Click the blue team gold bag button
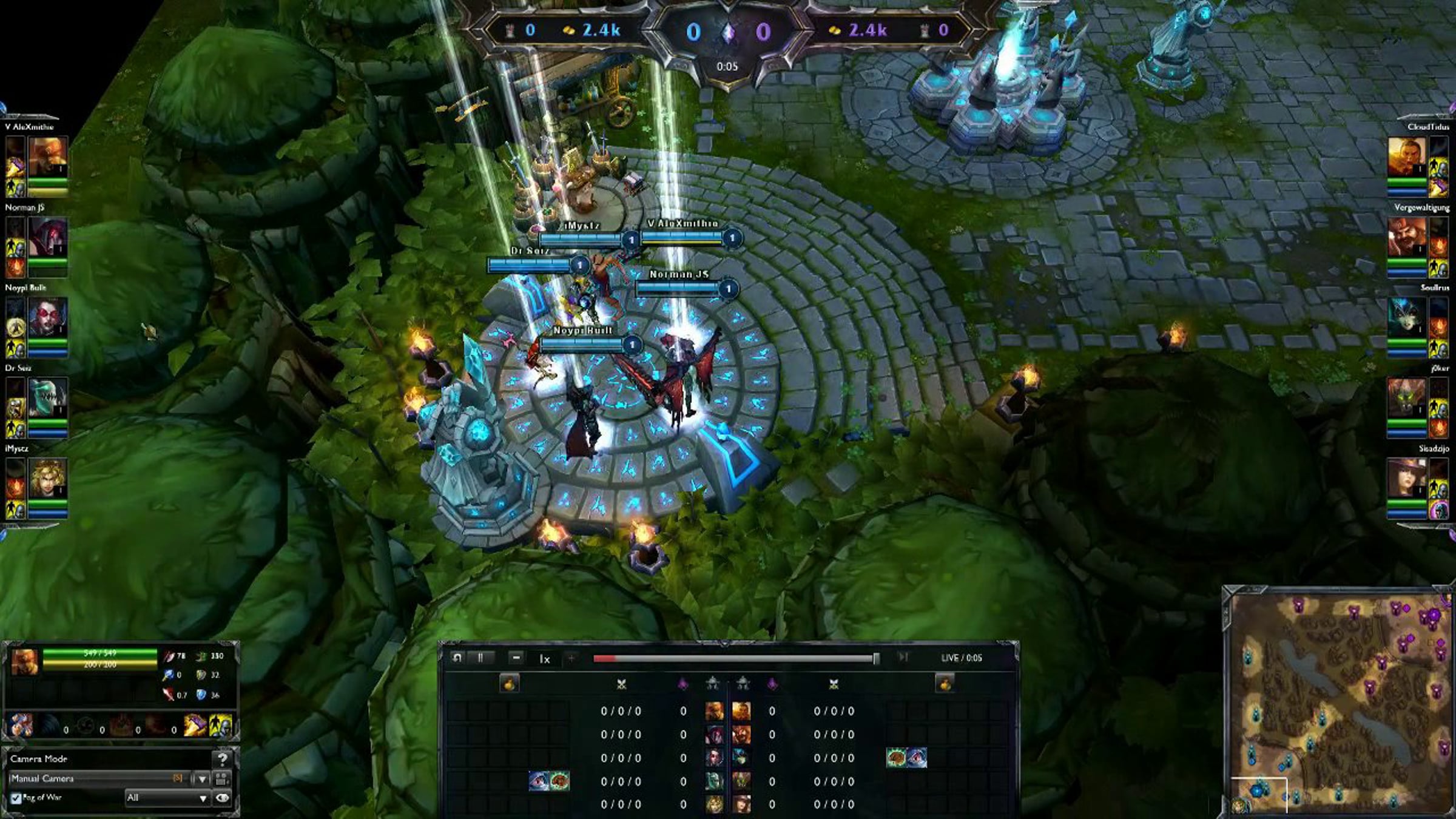This screenshot has width=1456, height=819. pos(510,684)
